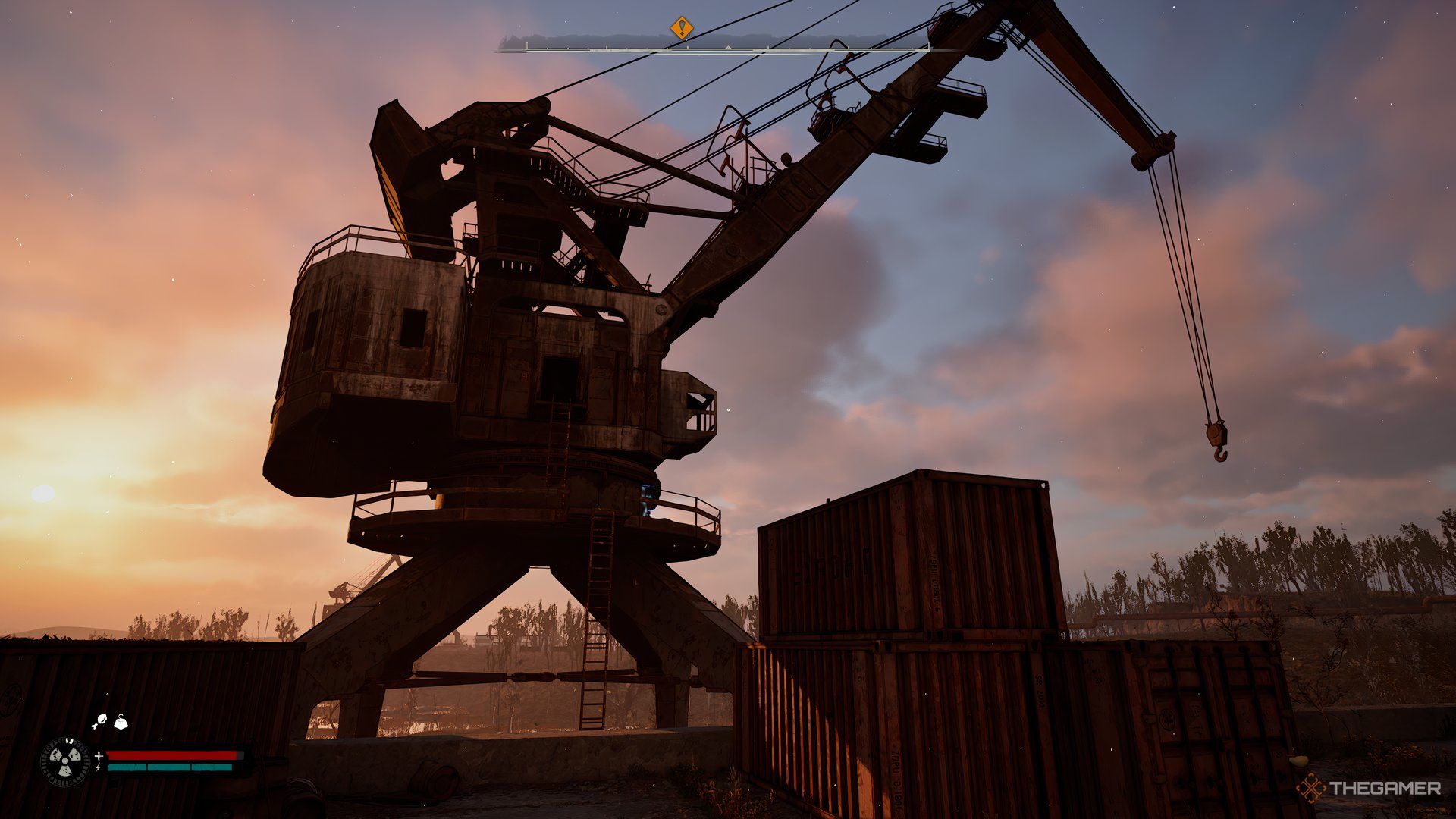The width and height of the screenshot is (1456, 819).
Task: Click the red health bar gauge
Action: [174, 755]
